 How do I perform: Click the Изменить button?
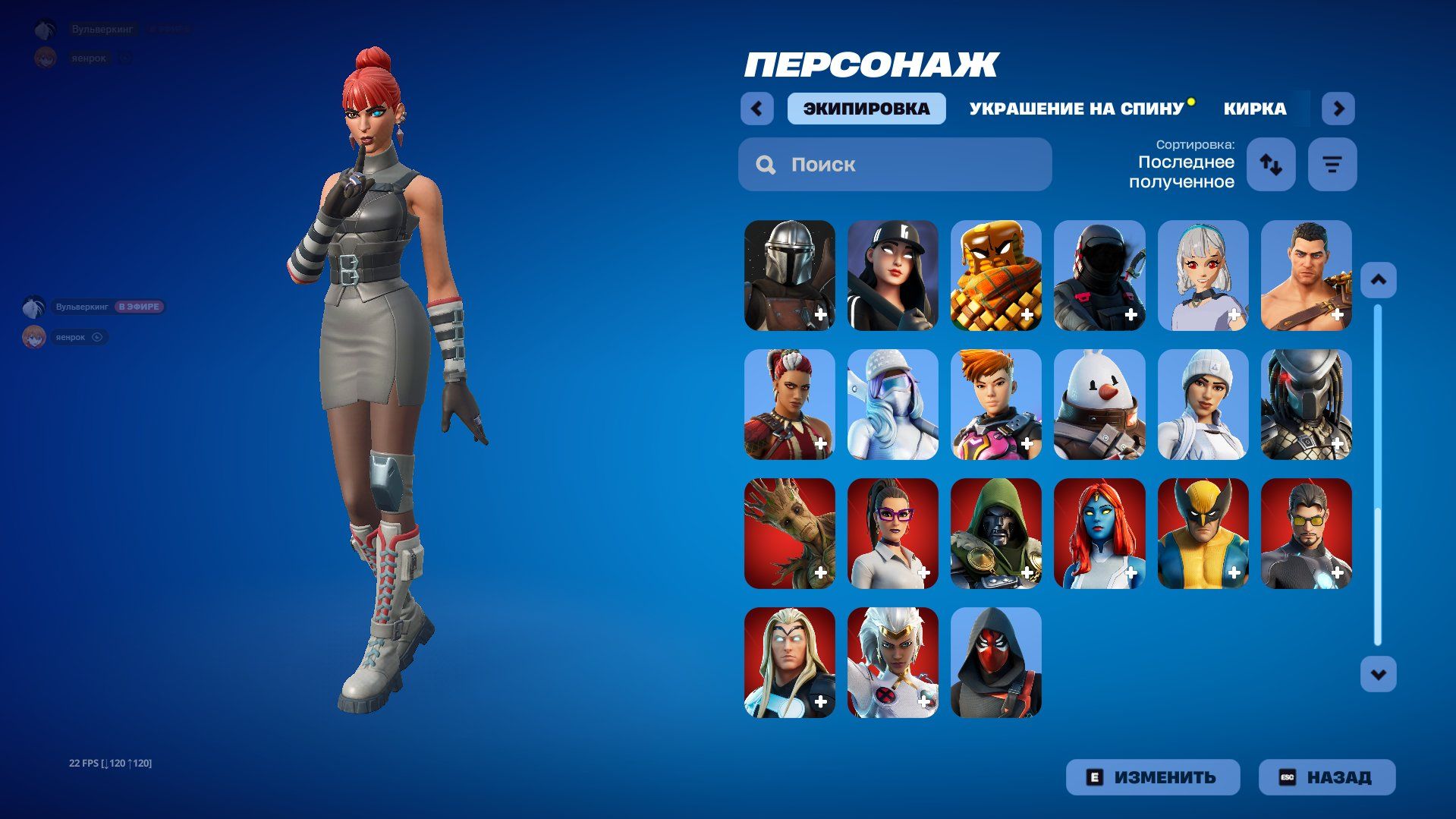[x=1153, y=777]
